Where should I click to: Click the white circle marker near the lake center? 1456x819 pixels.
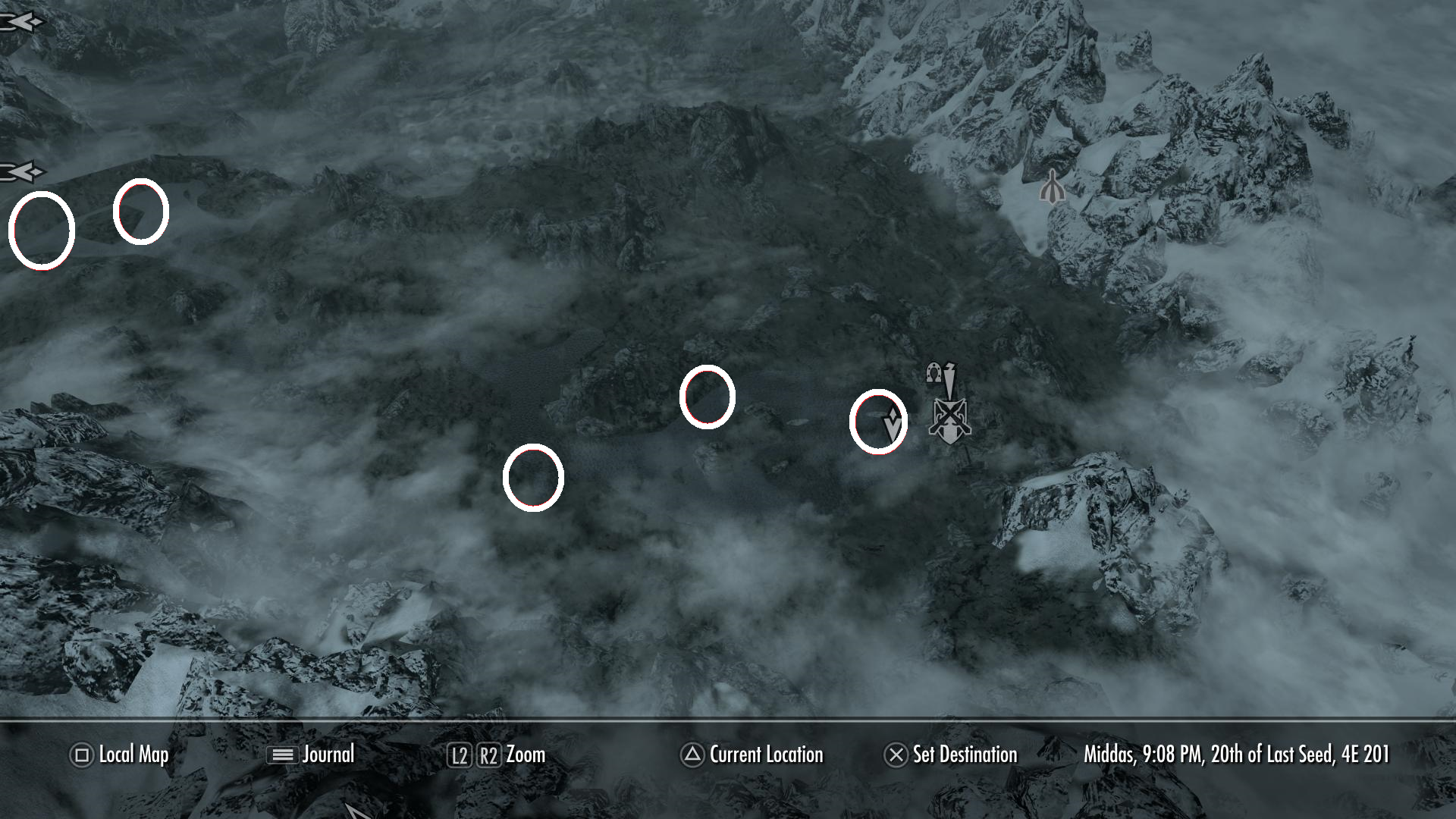tap(708, 397)
